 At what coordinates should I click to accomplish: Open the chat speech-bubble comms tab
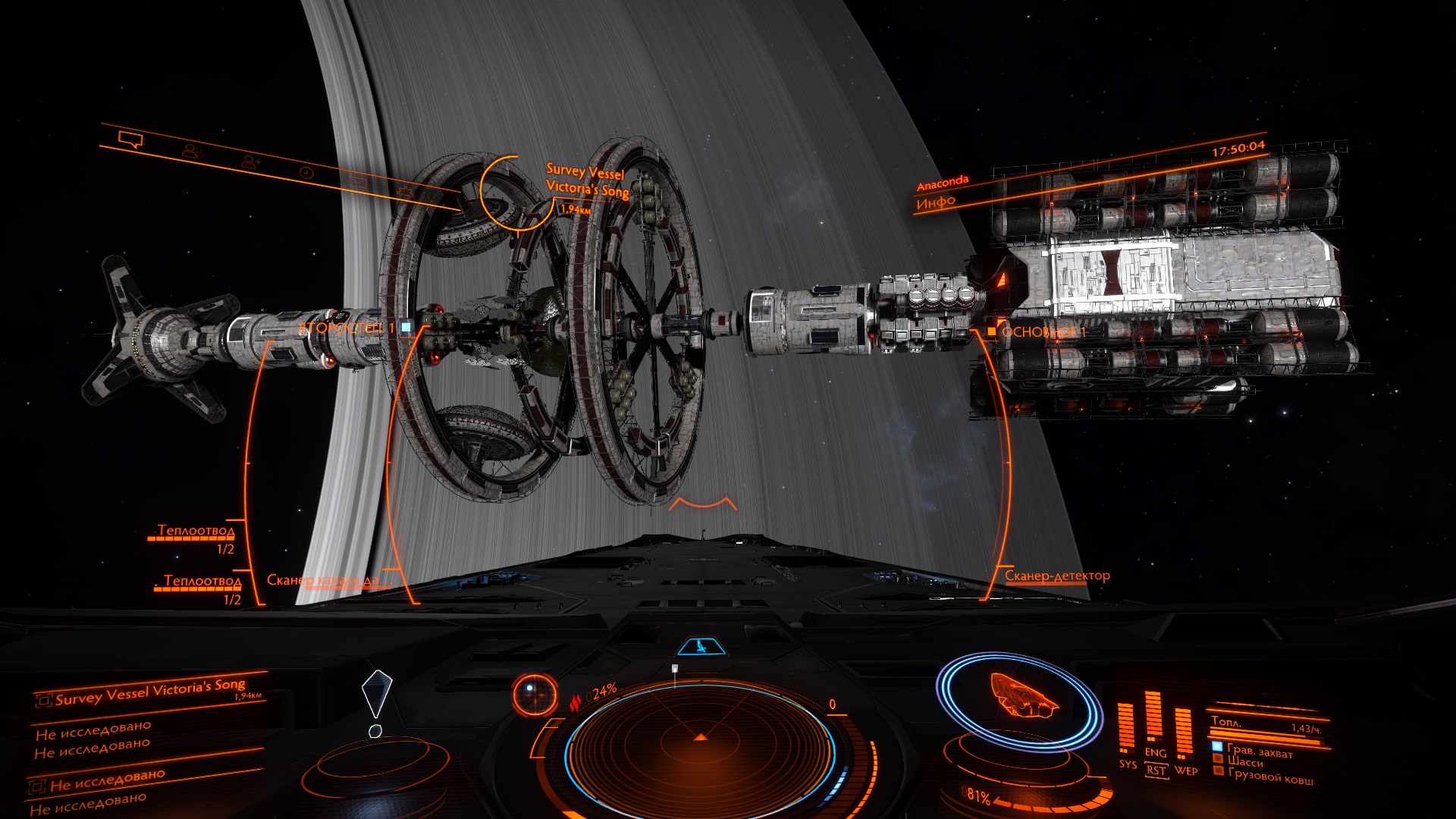tap(130, 140)
